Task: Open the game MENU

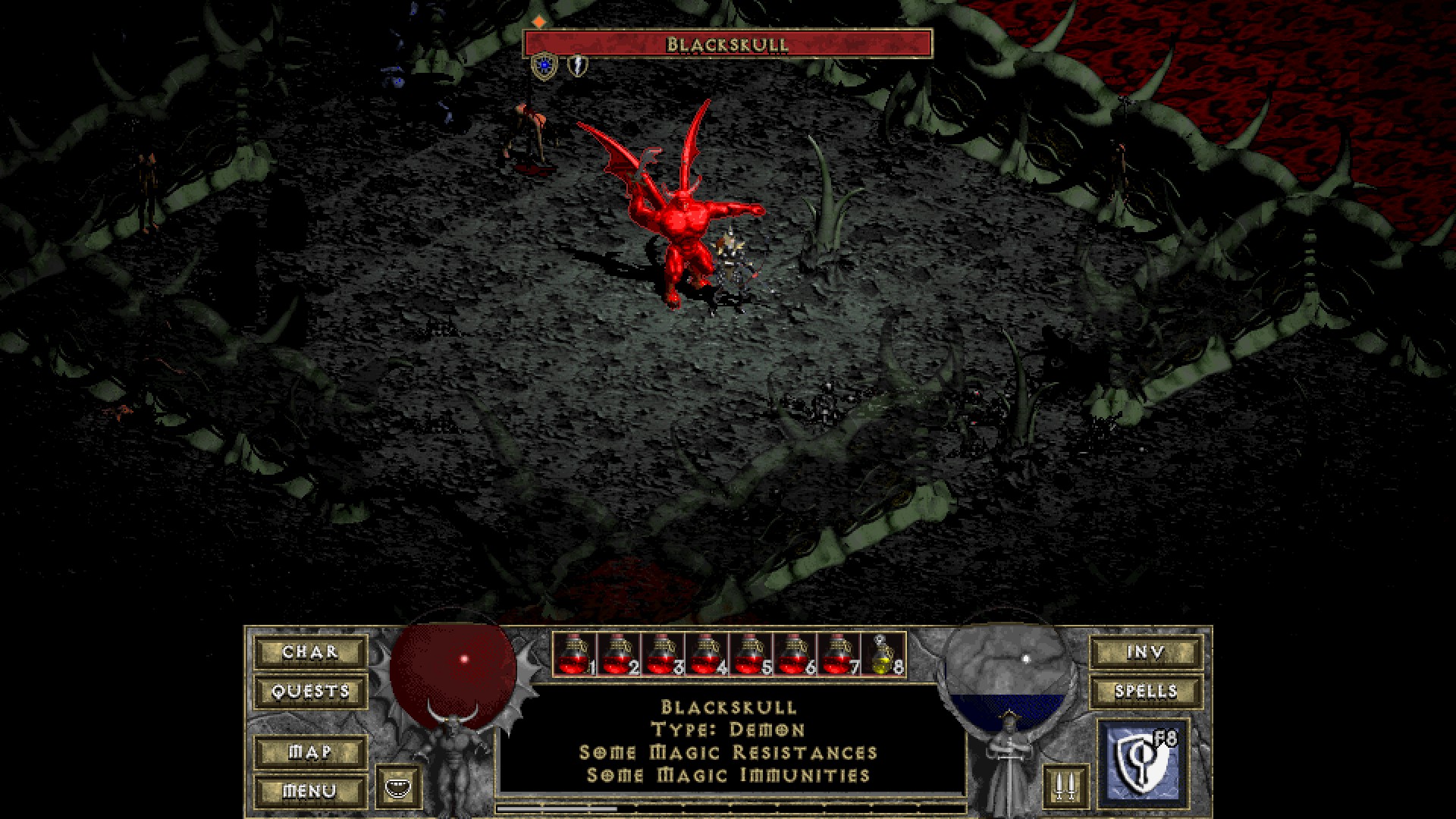Action: [x=310, y=792]
